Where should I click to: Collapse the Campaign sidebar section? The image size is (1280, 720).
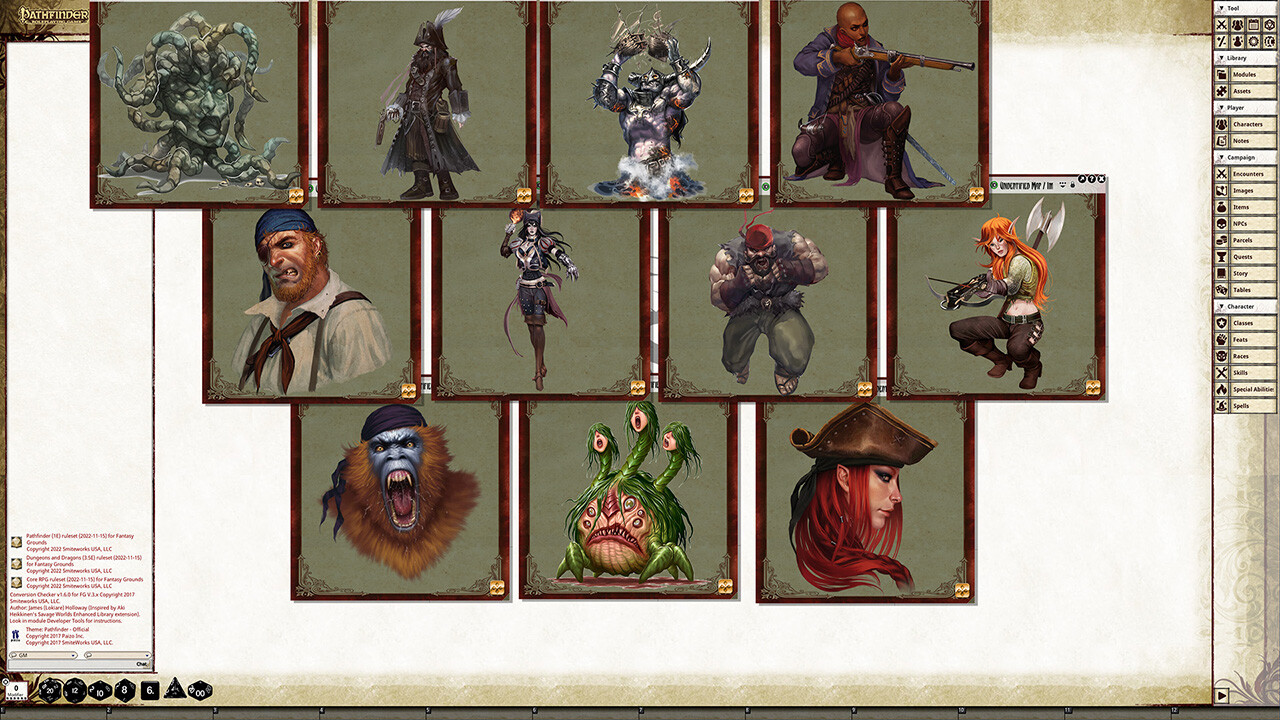[x=1222, y=159]
